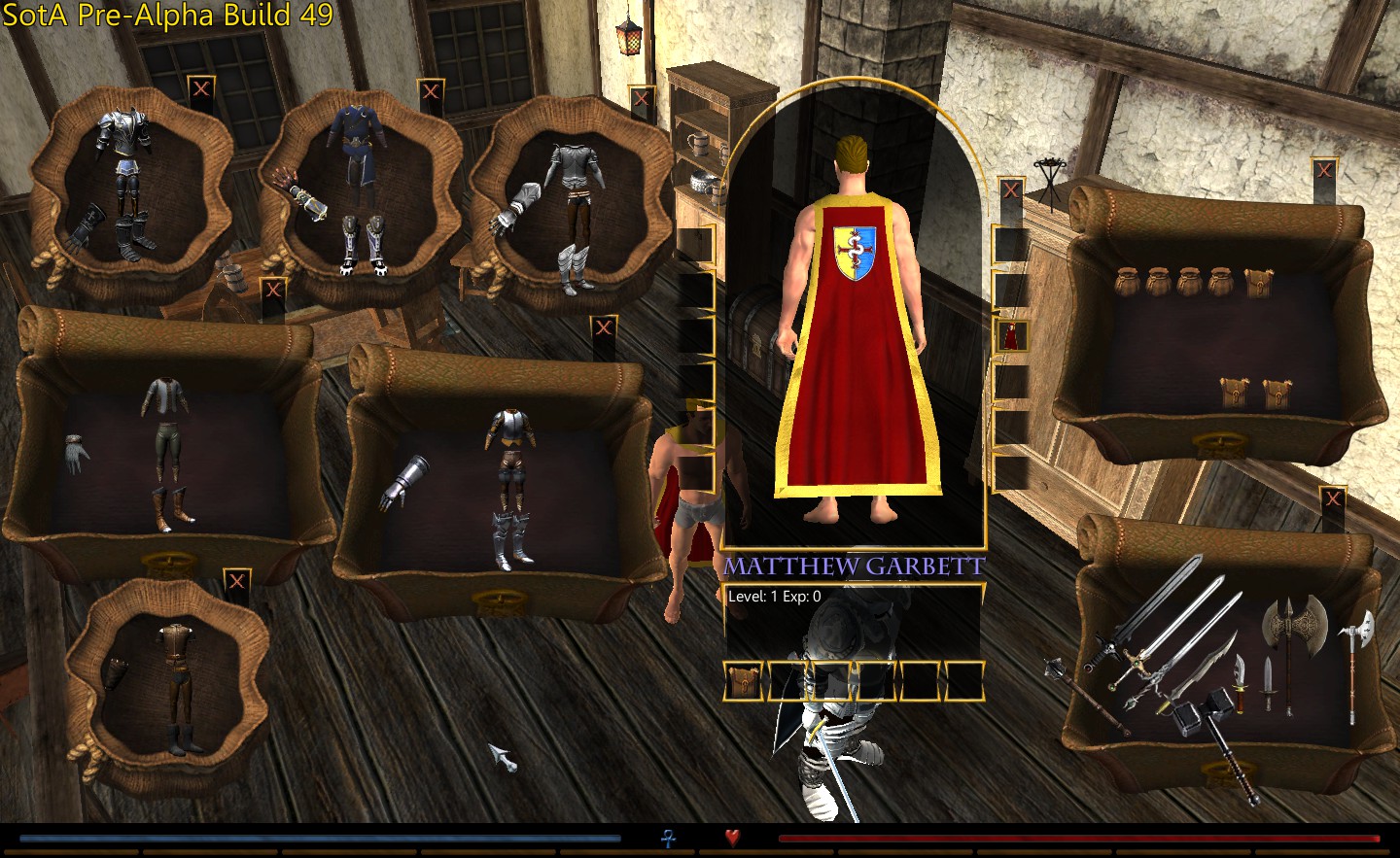The image size is (1400, 858).
Task: Close the character paper doll window
Action: 1011,190
